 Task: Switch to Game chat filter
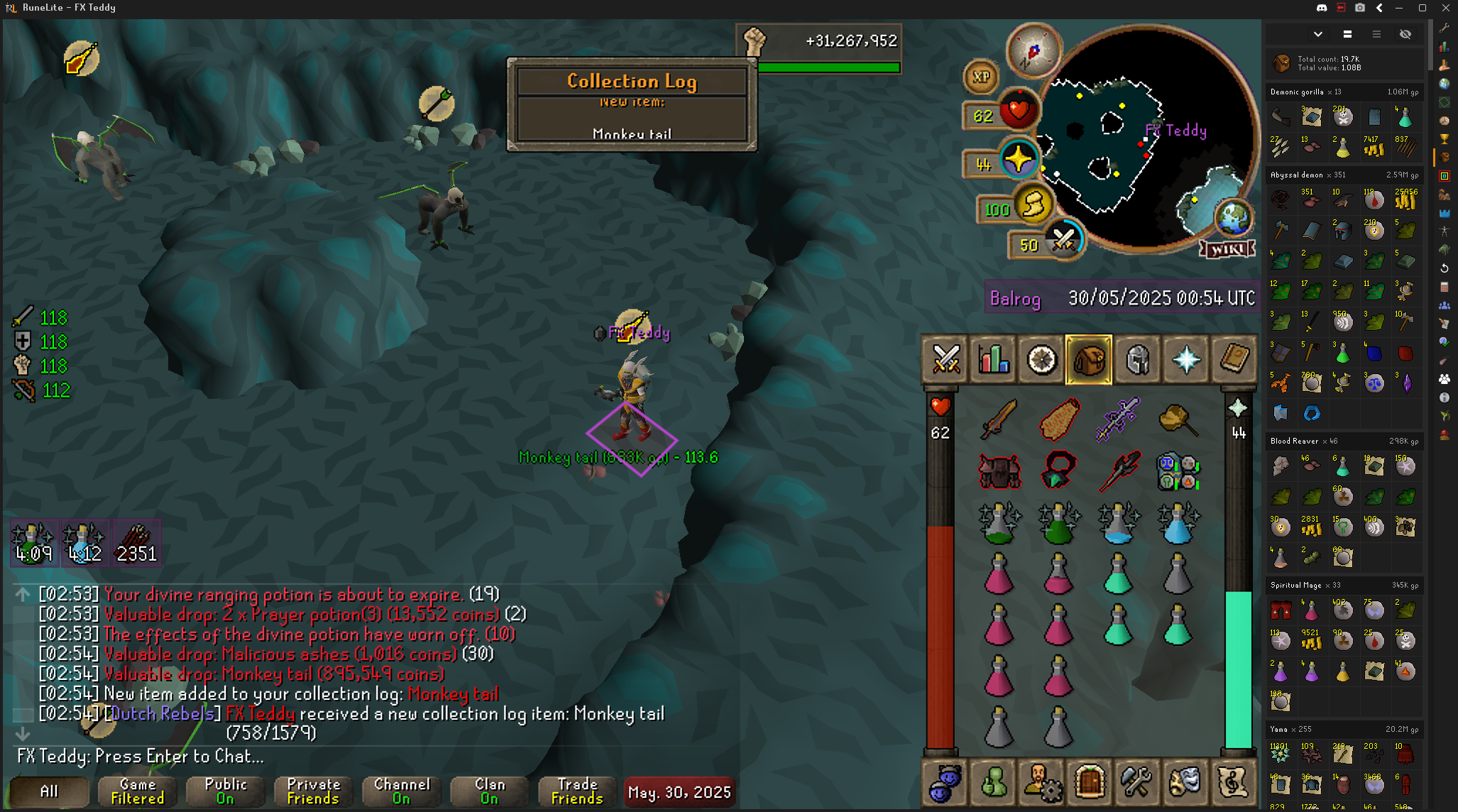(x=138, y=791)
